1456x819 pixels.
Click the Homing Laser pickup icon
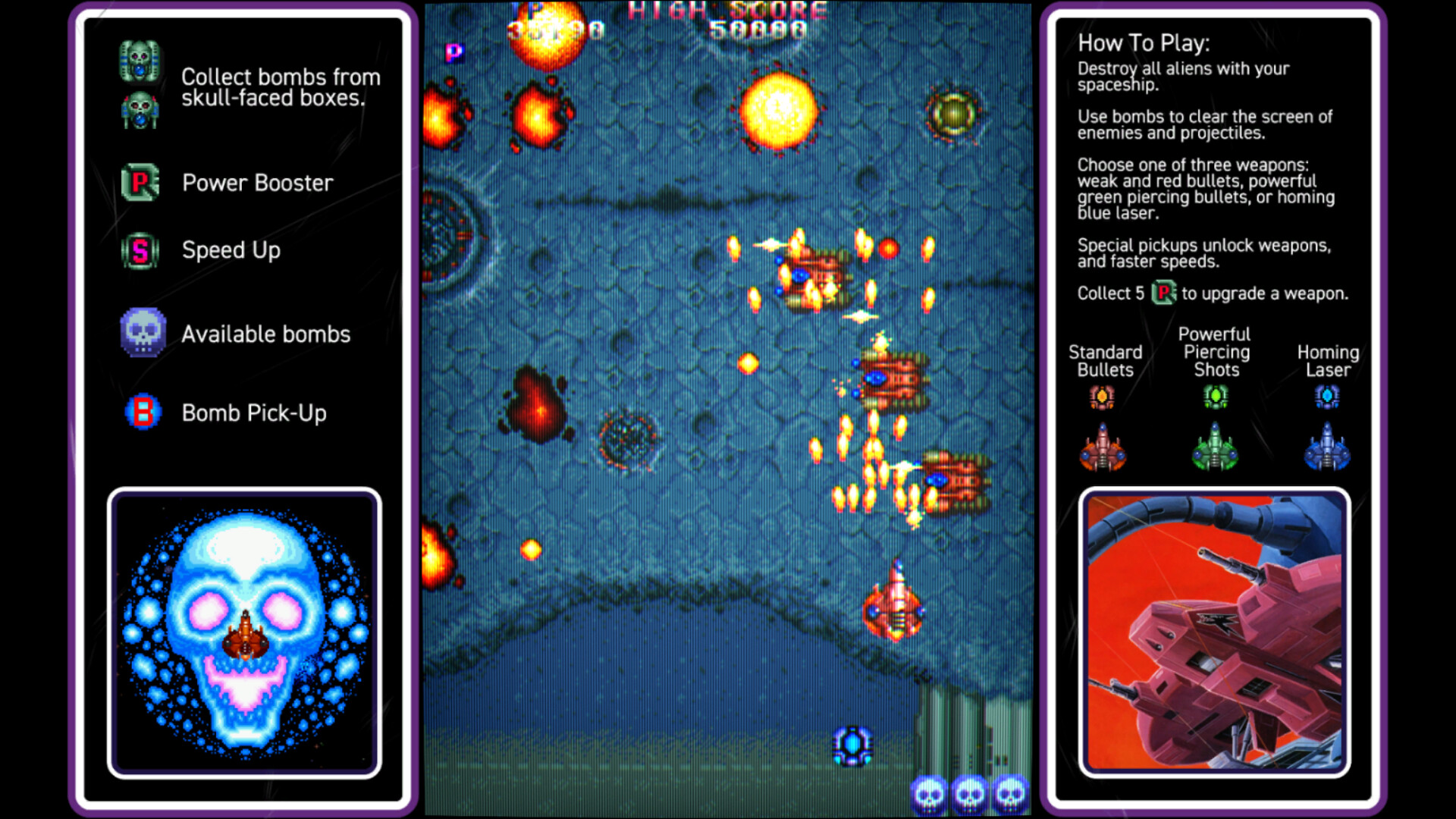point(1327,395)
